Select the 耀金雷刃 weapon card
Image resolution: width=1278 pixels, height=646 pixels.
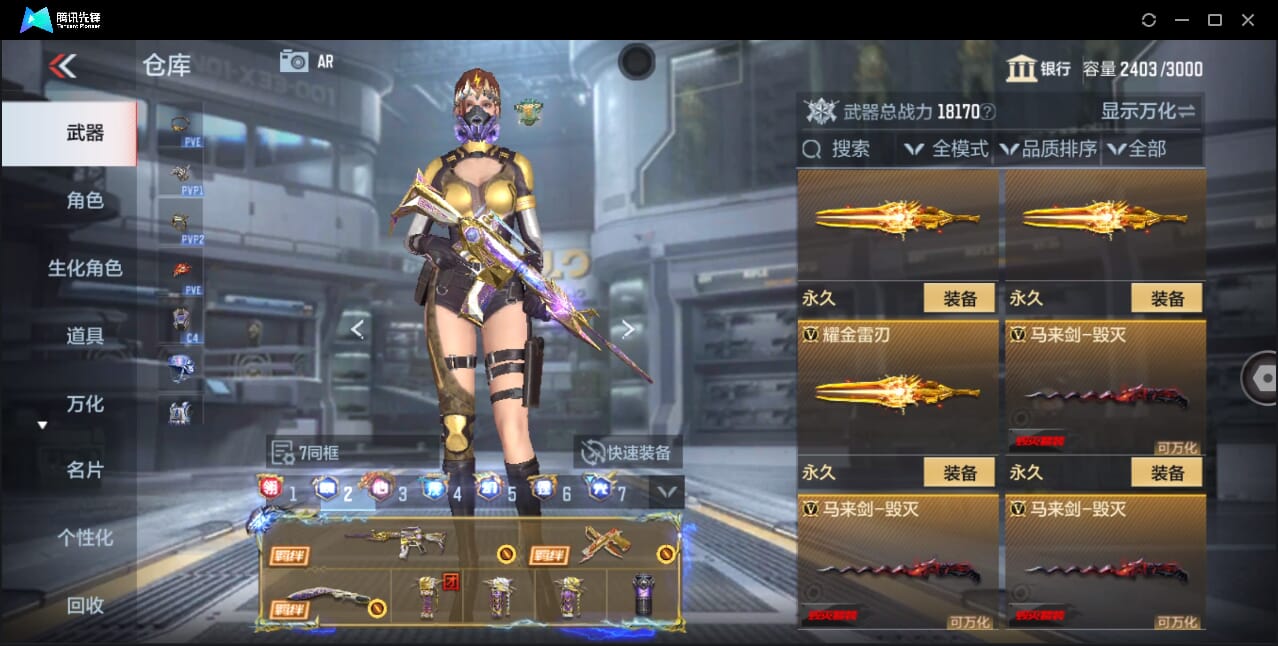(899, 388)
